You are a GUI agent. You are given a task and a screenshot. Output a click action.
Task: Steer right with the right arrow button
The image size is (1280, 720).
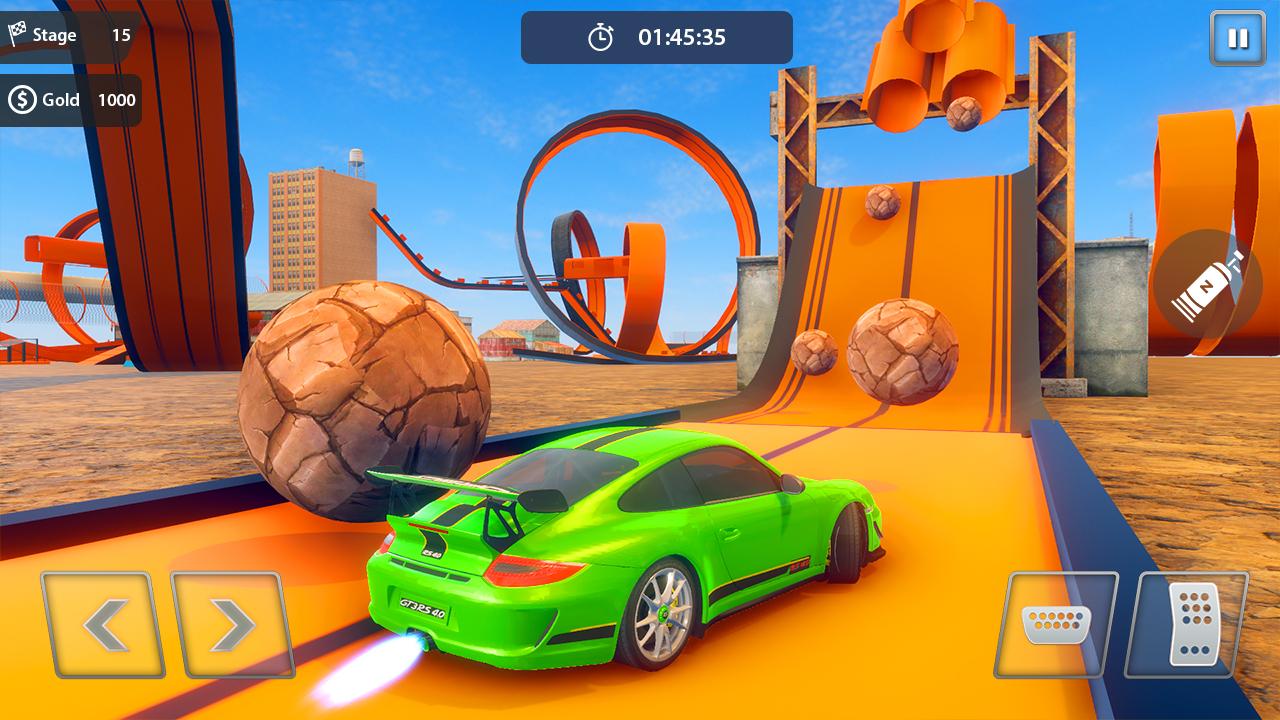pyautogui.click(x=232, y=625)
